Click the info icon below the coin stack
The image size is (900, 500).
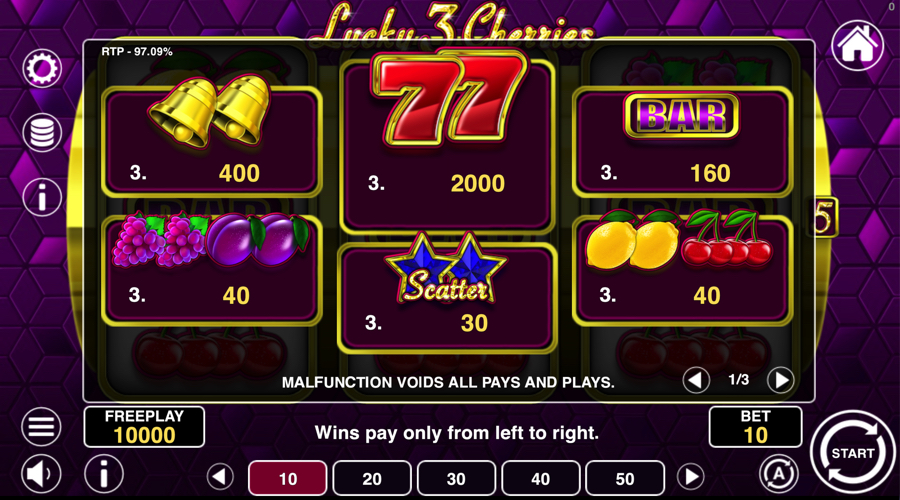(x=42, y=197)
